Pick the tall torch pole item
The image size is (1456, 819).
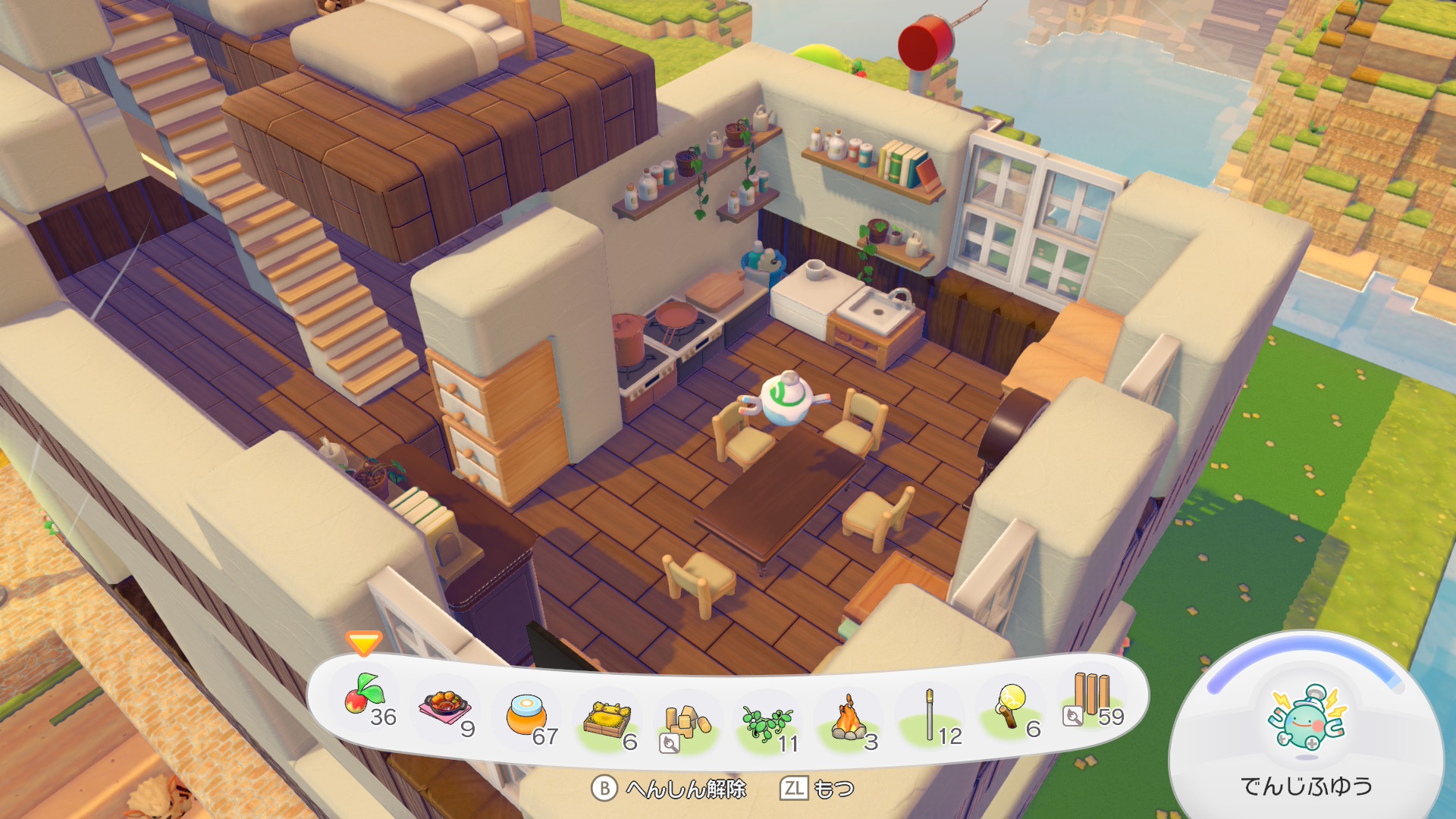[x=930, y=716]
